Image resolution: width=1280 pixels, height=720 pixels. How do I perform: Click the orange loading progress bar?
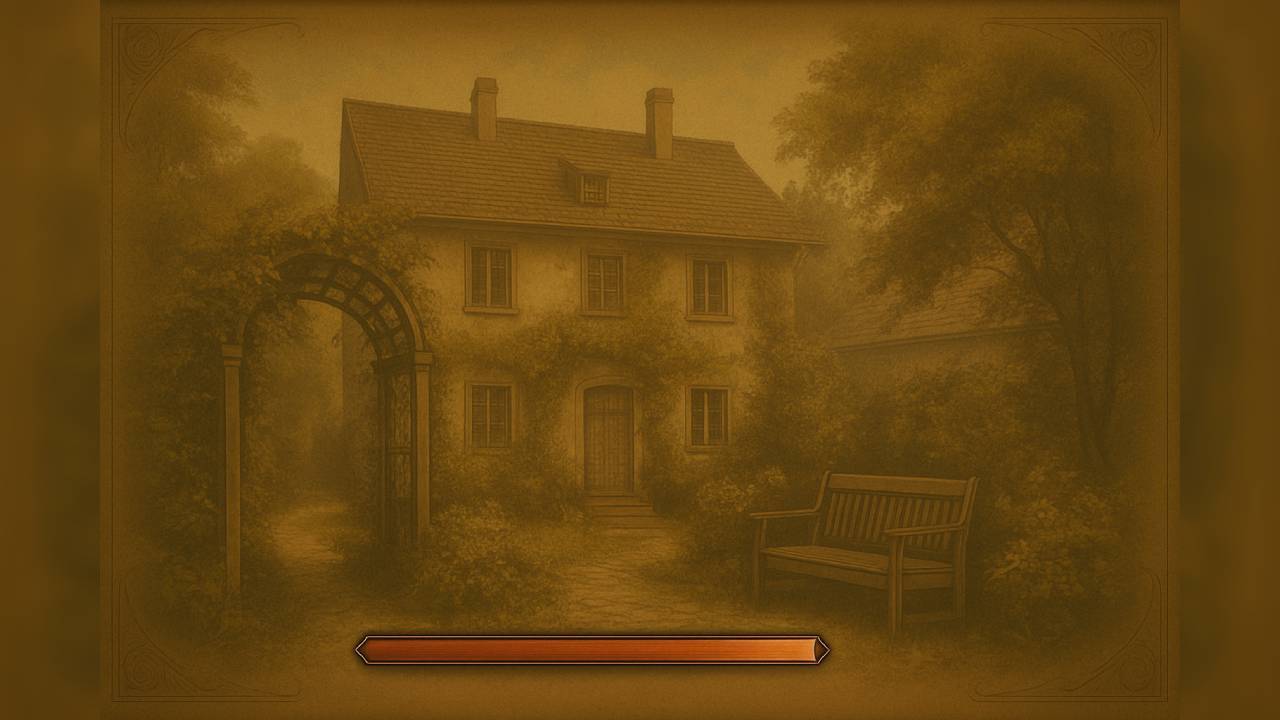point(590,650)
